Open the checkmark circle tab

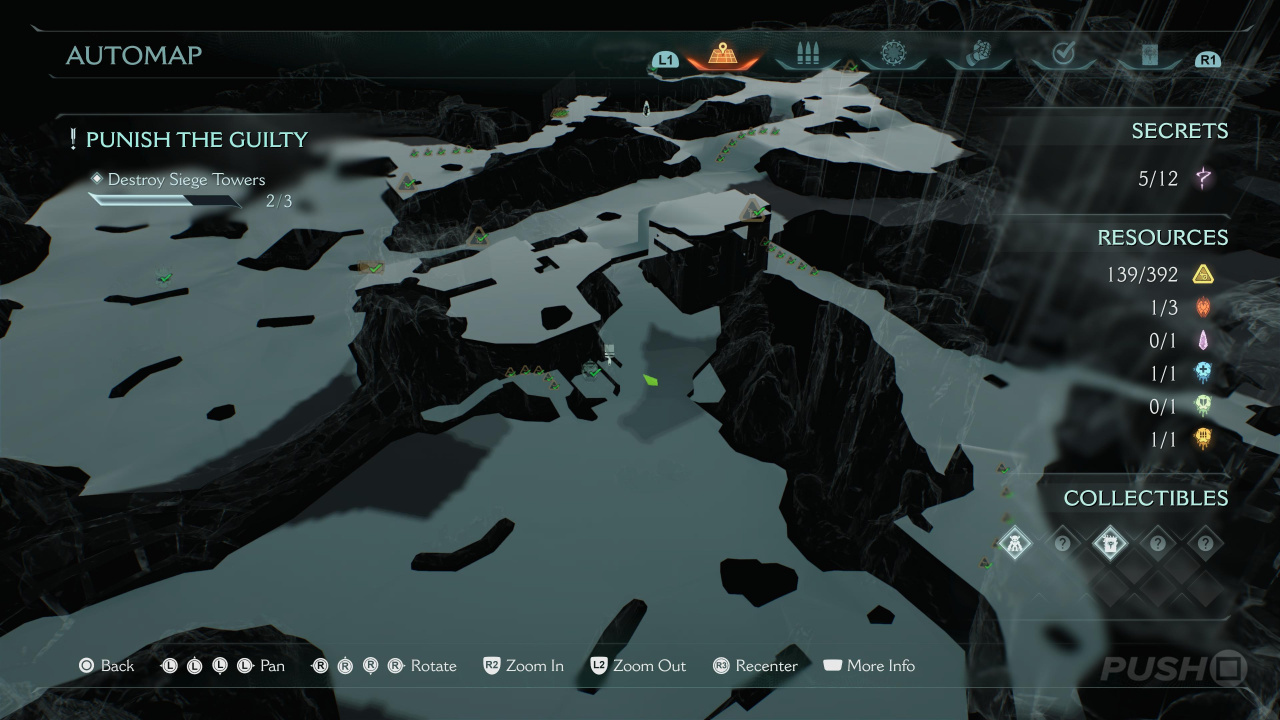(1063, 54)
